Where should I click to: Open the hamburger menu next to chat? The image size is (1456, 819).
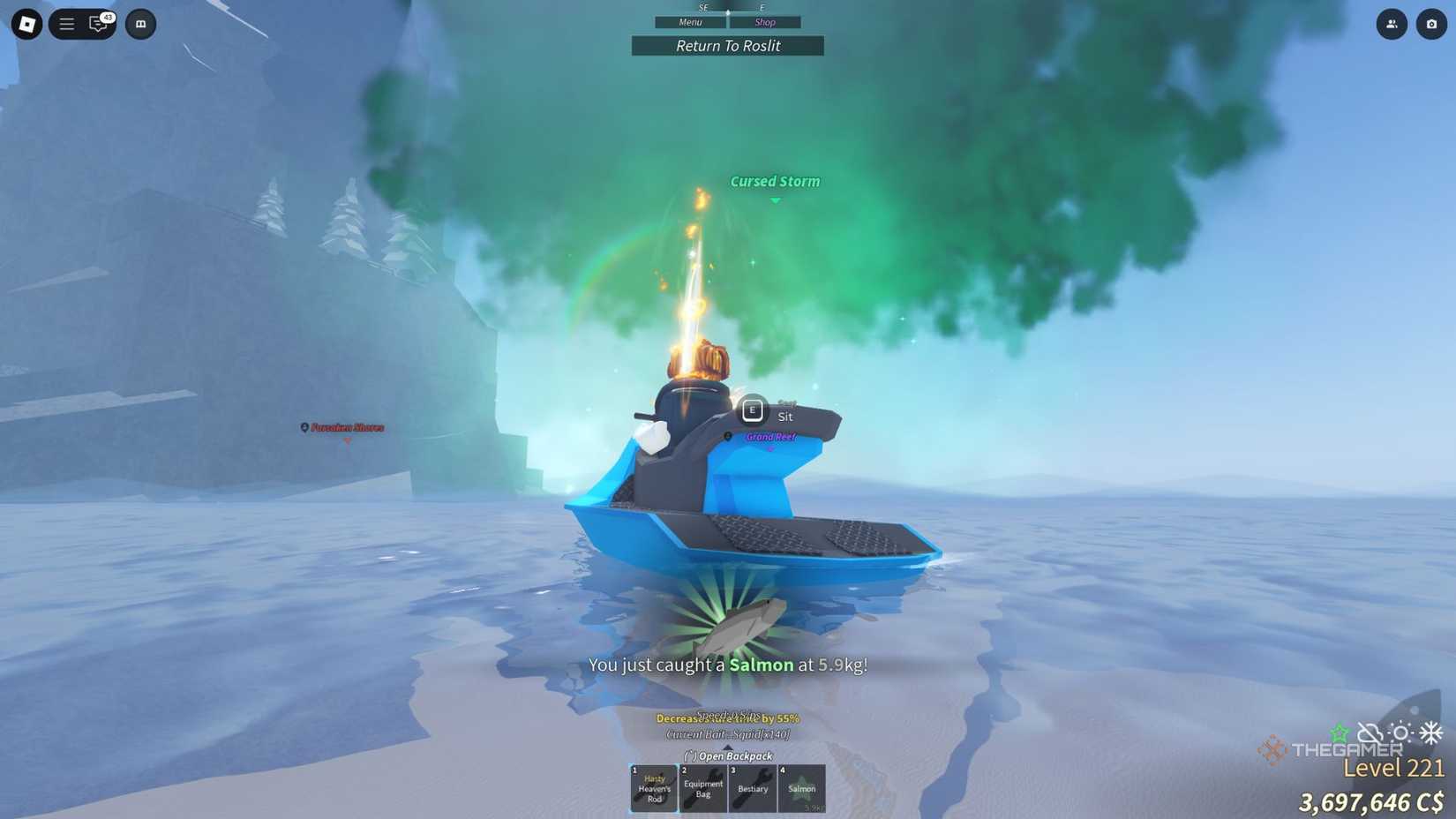pyautogui.click(x=65, y=24)
